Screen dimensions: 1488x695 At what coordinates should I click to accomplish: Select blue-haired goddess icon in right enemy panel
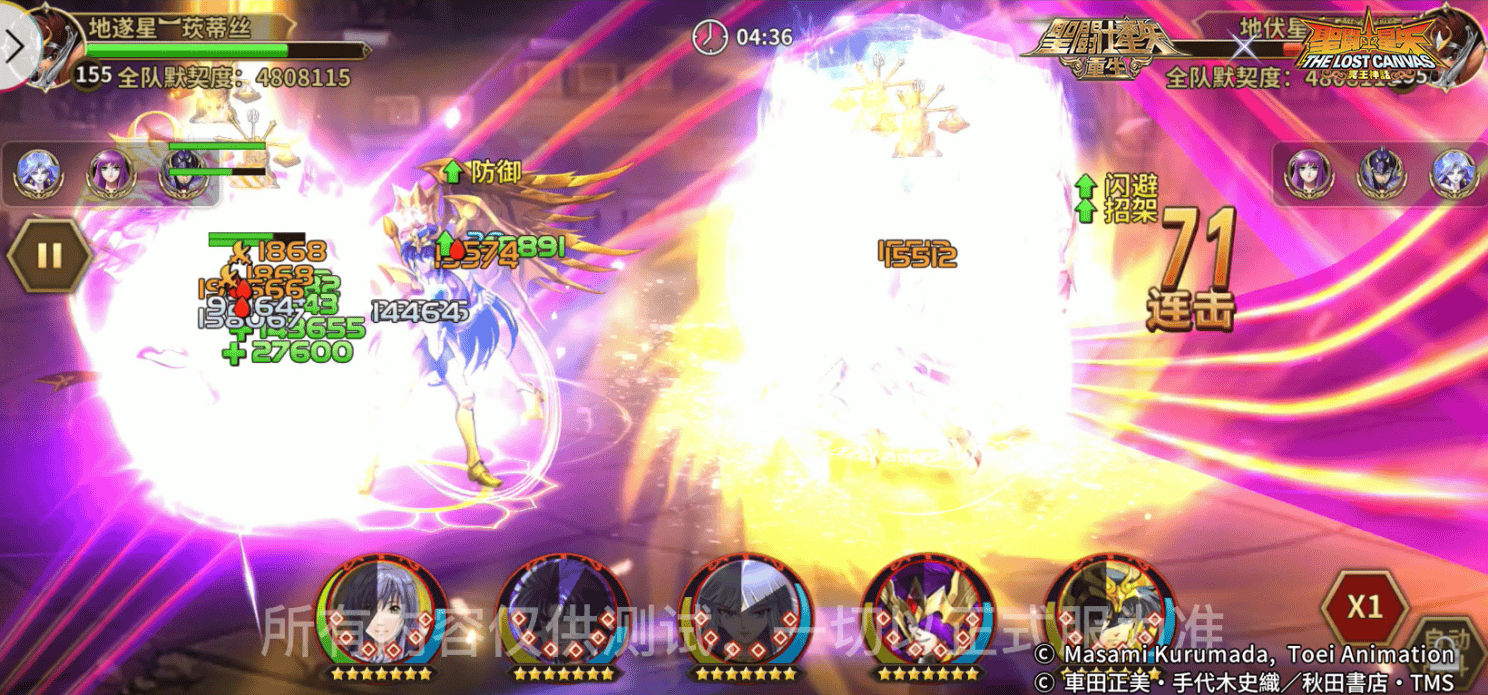[x=1452, y=174]
